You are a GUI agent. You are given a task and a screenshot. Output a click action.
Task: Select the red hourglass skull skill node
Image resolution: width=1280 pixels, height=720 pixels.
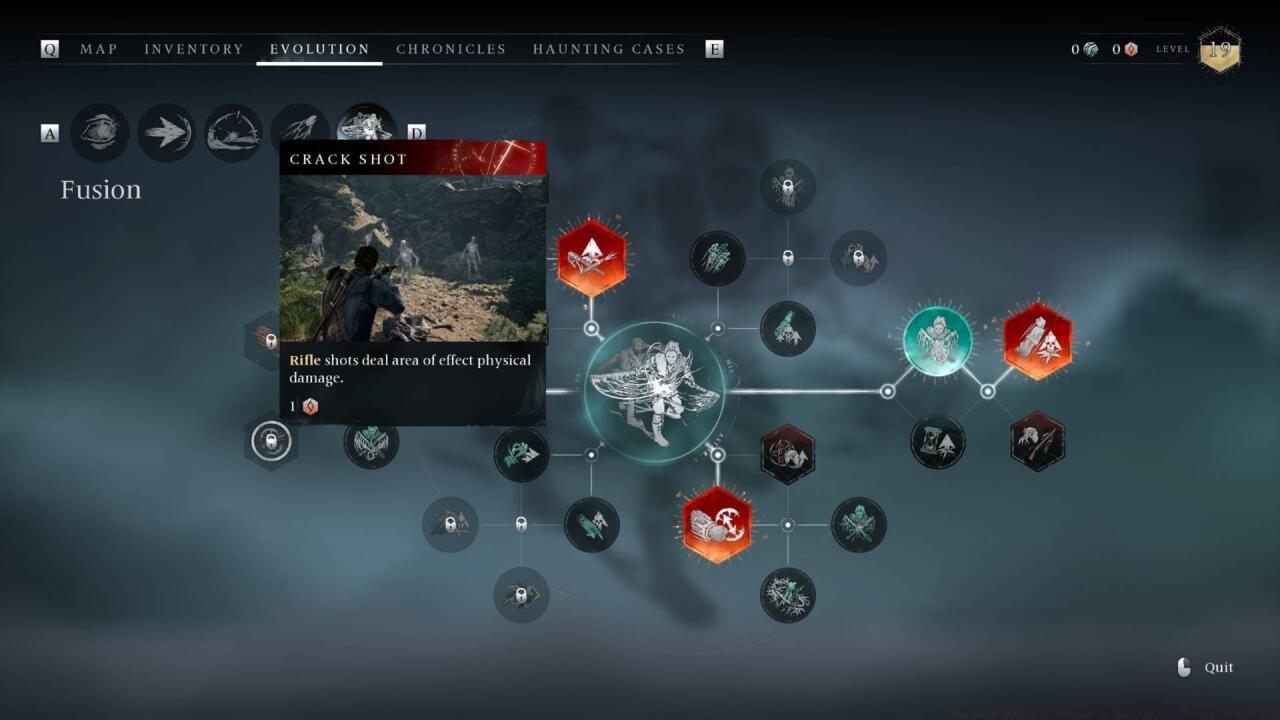(x=1037, y=341)
